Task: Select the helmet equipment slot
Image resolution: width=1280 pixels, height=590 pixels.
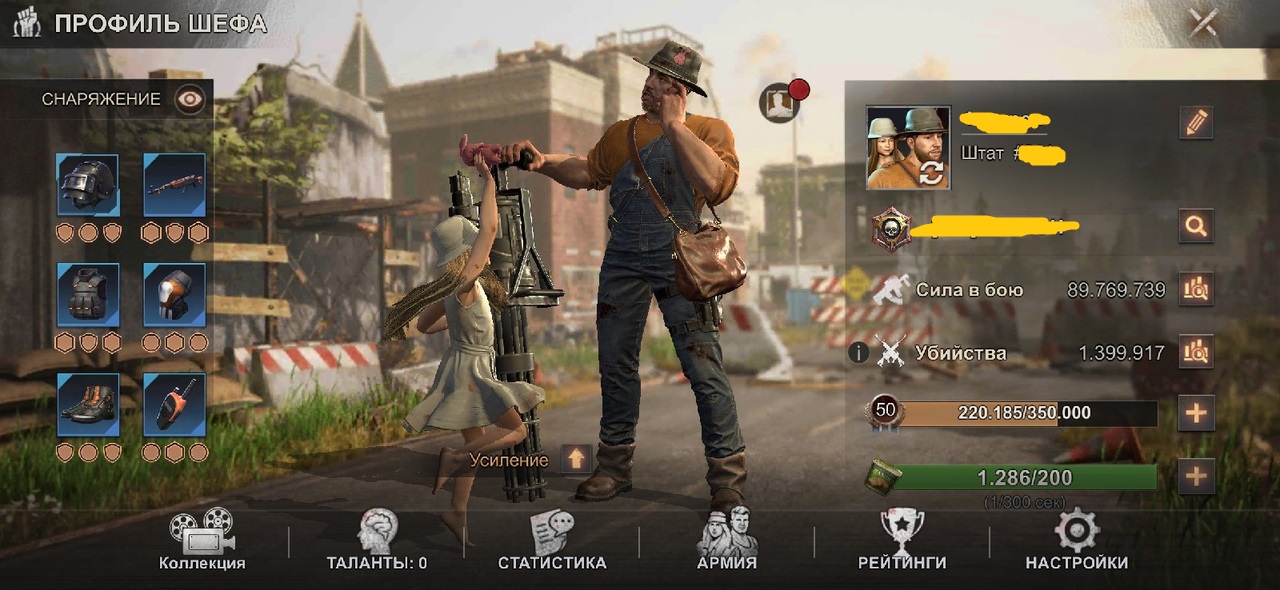Action: point(88,185)
